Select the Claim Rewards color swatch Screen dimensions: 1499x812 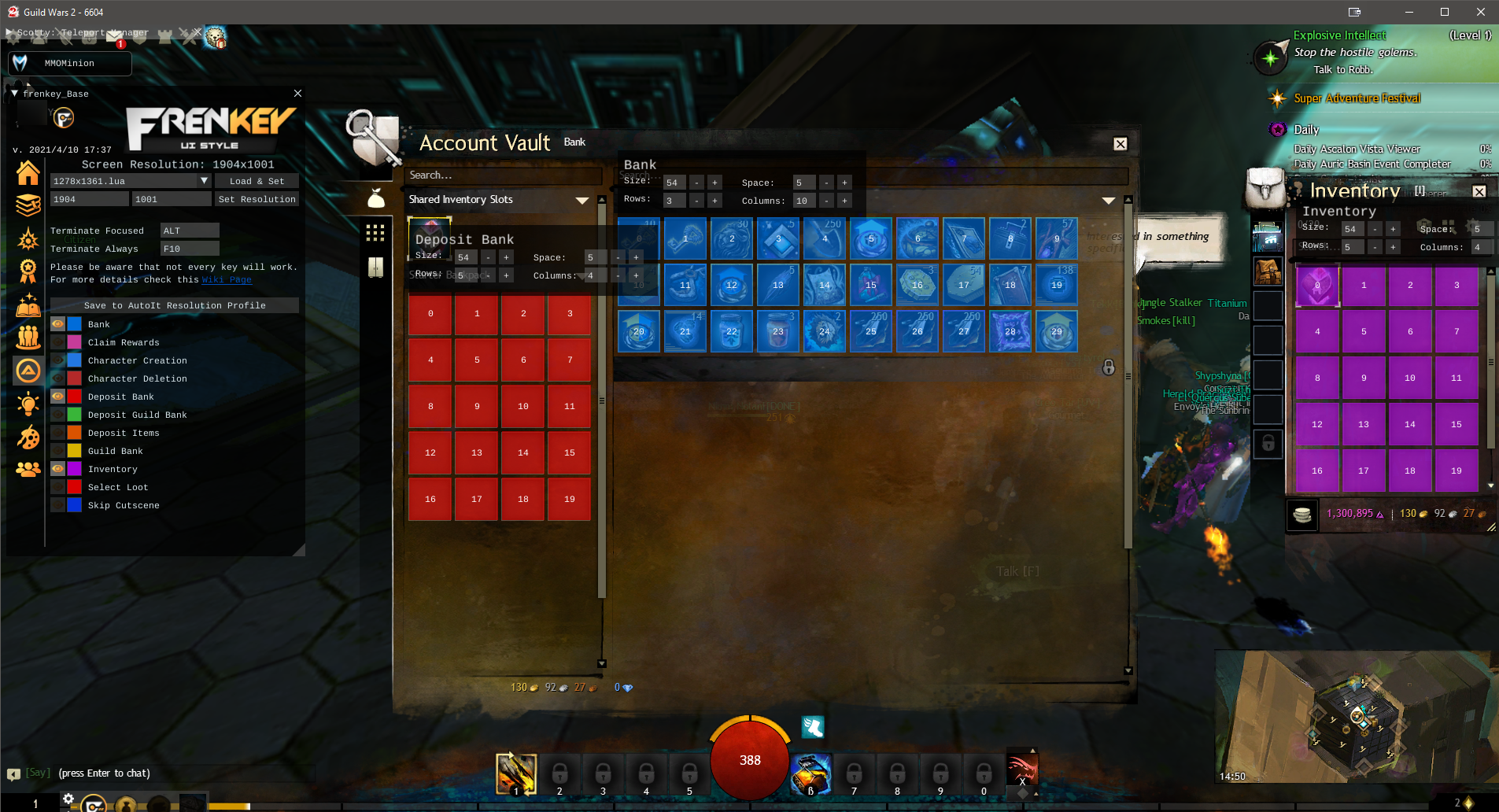click(74, 342)
